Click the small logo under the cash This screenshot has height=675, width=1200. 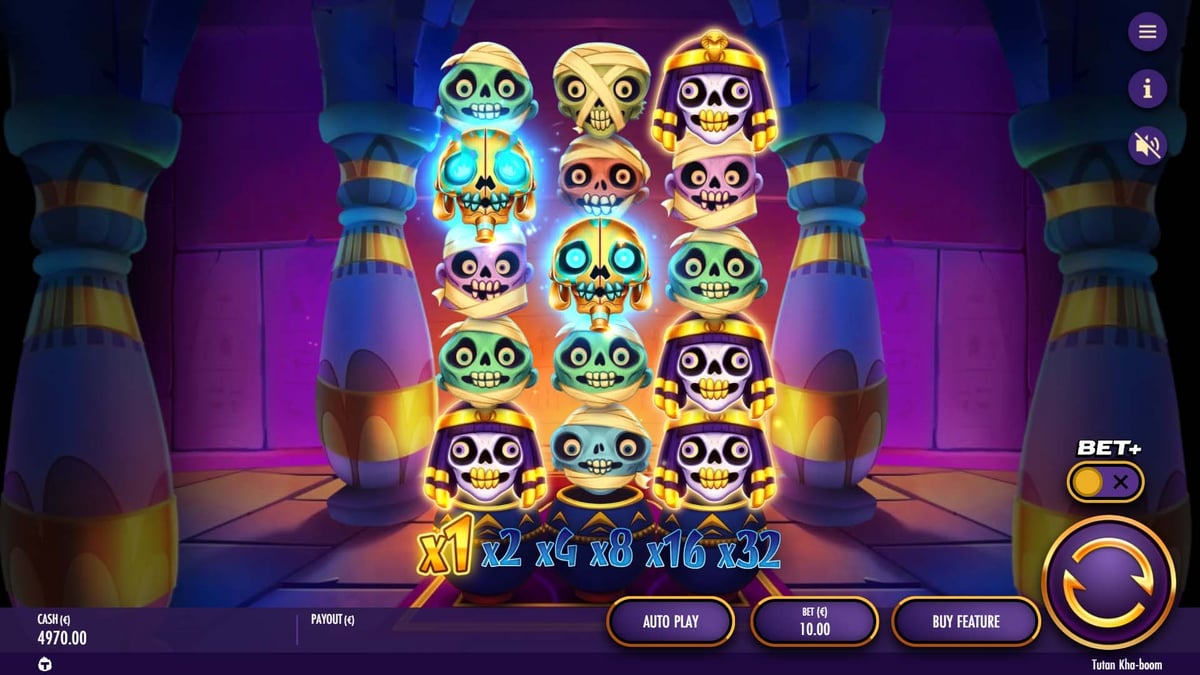click(x=45, y=664)
